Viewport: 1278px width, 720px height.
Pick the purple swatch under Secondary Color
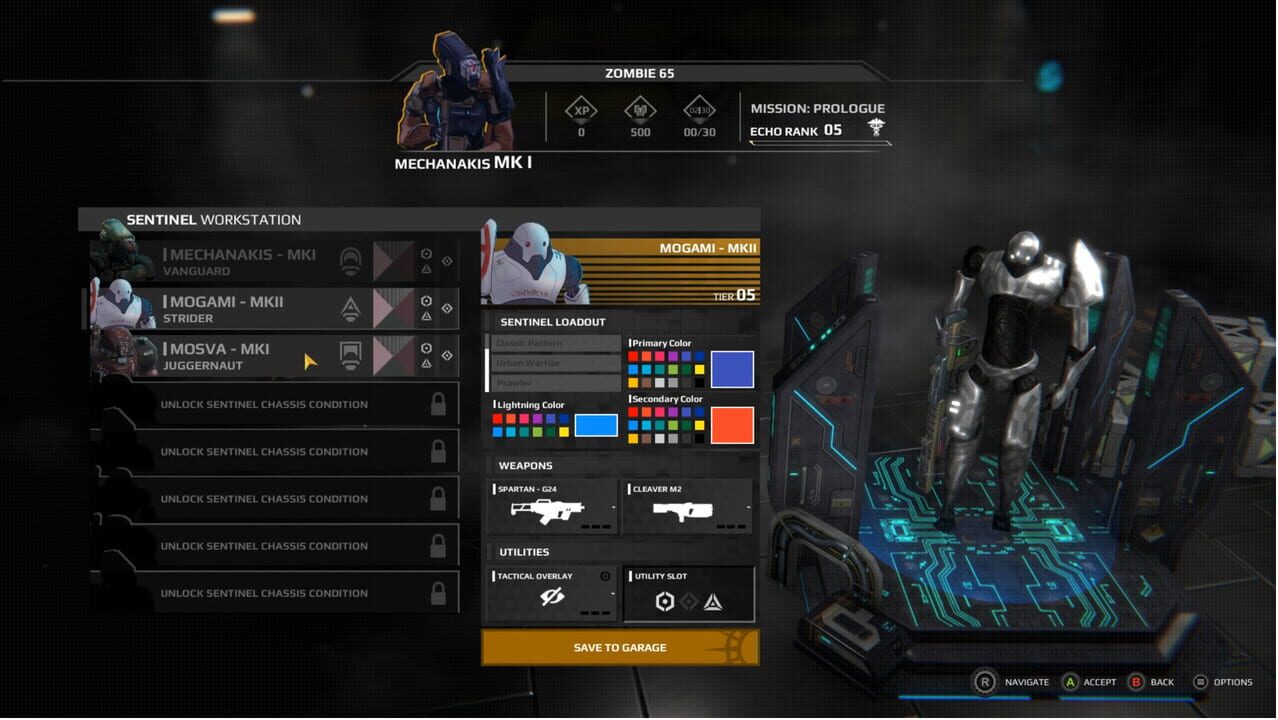pyautogui.click(x=673, y=412)
